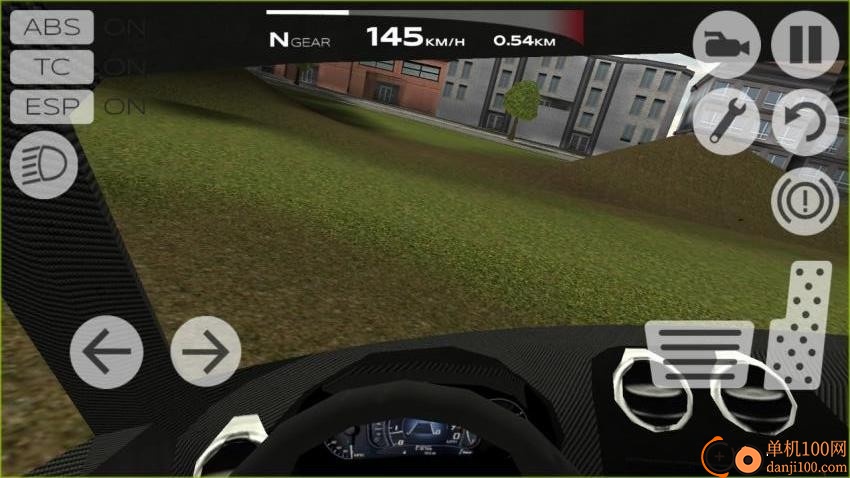Steer left with the left arrow button
The width and height of the screenshot is (850, 478).
point(106,352)
